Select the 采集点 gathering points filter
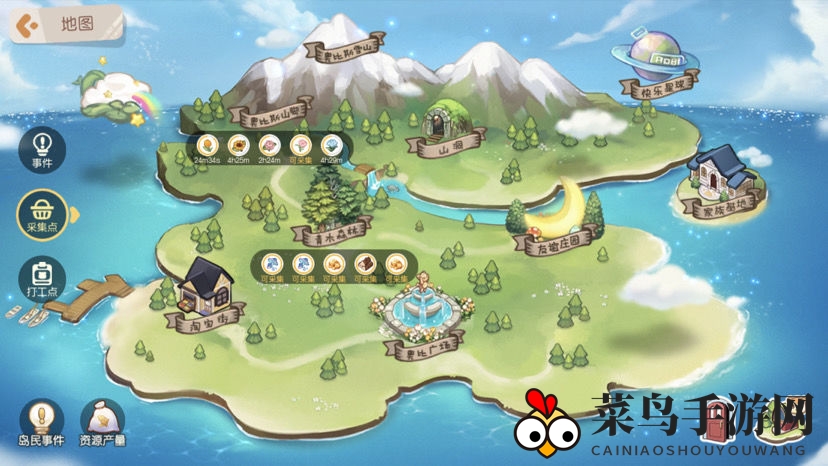The width and height of the screenshot is (828, 466). tap(42, 212)
